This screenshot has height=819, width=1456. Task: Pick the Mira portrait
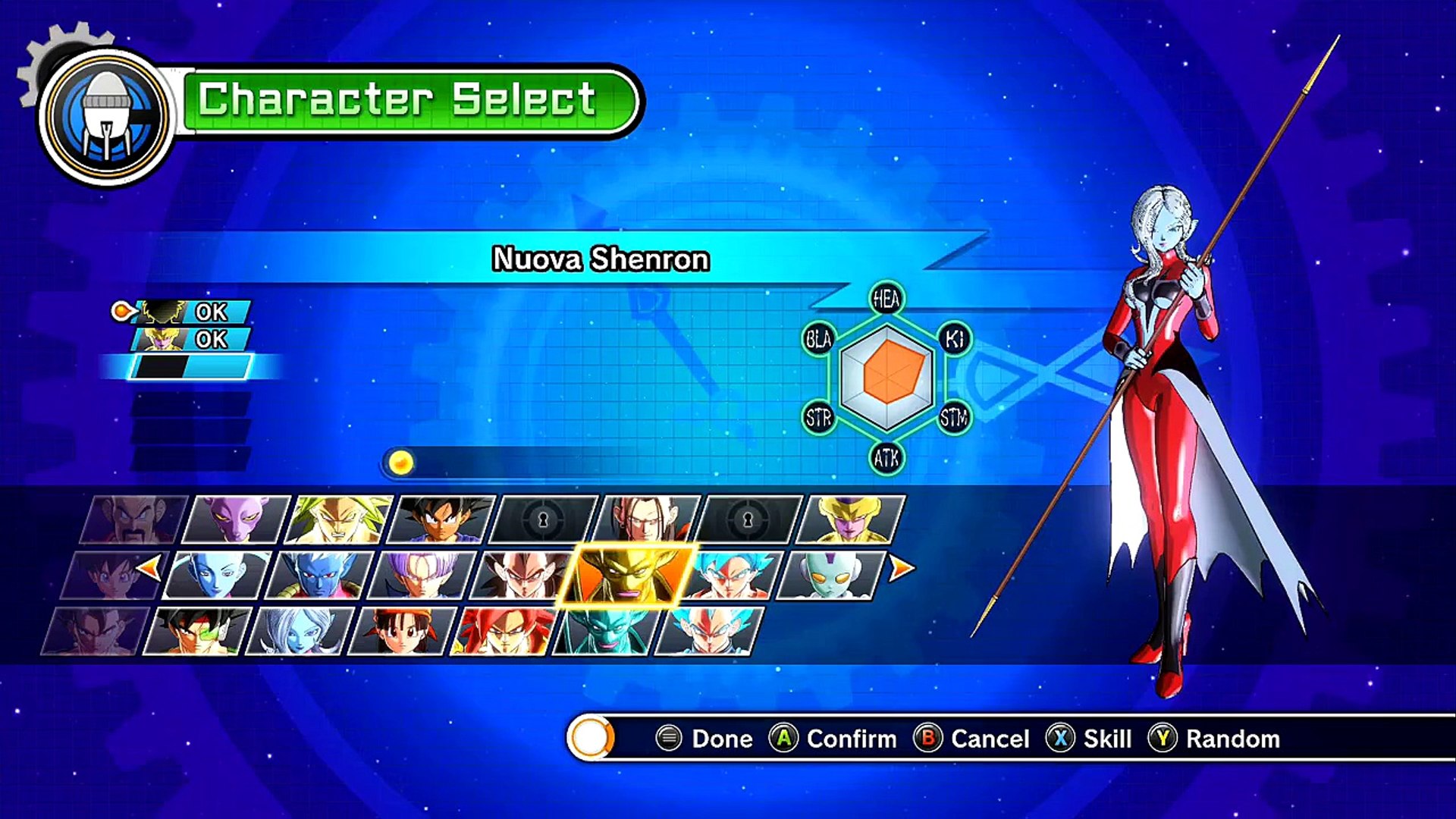click(319, 576)
